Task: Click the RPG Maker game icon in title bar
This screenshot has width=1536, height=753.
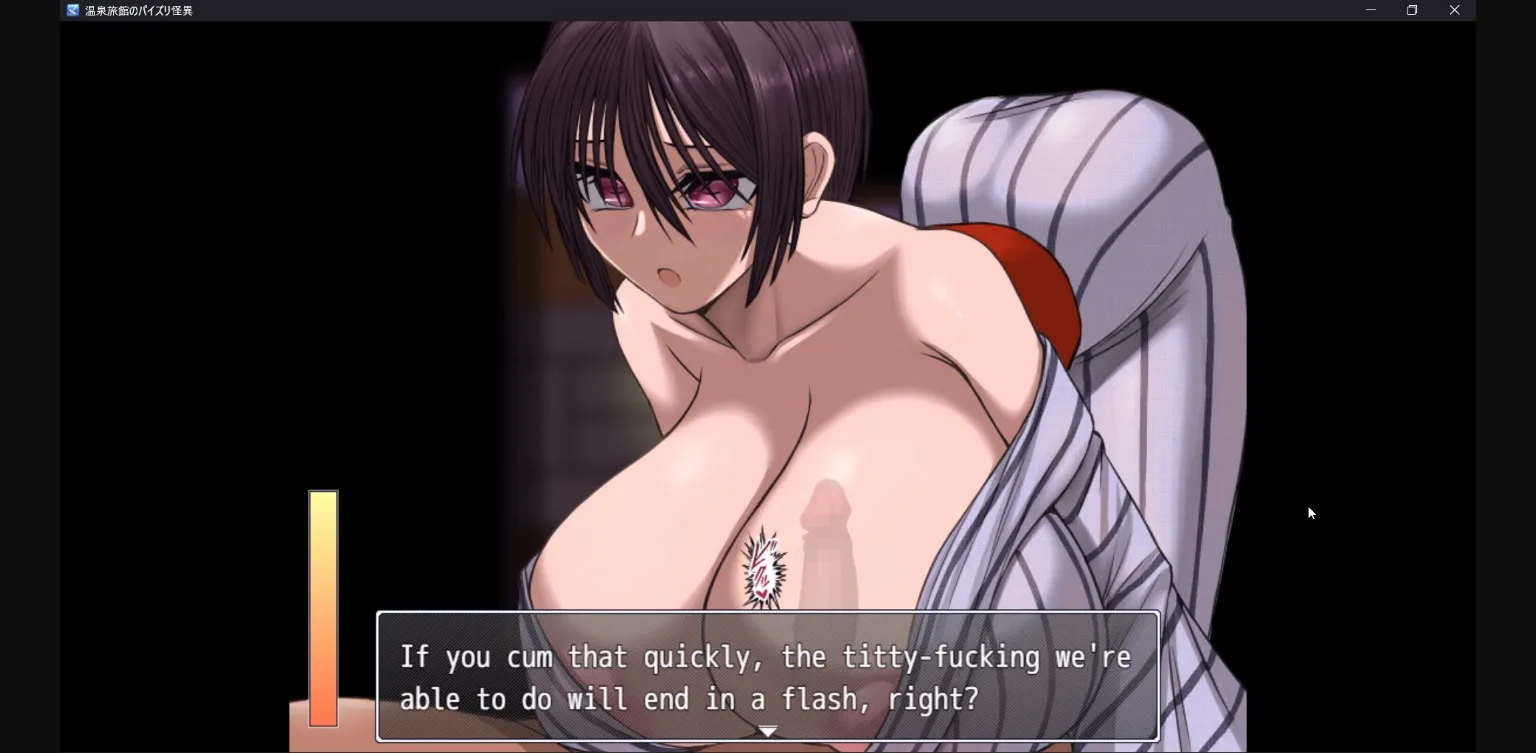Action: [x=71, y=10]
